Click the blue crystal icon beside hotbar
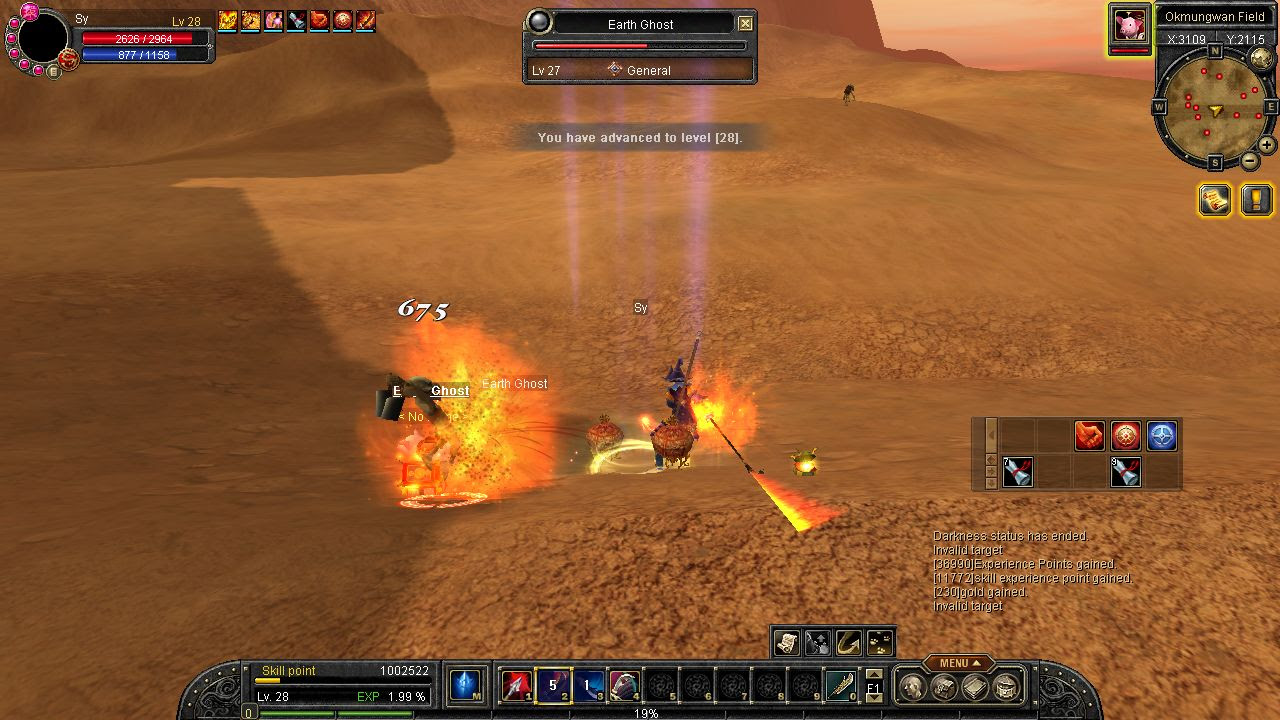This screenshot has width=1280, height=720. [465, 685]
